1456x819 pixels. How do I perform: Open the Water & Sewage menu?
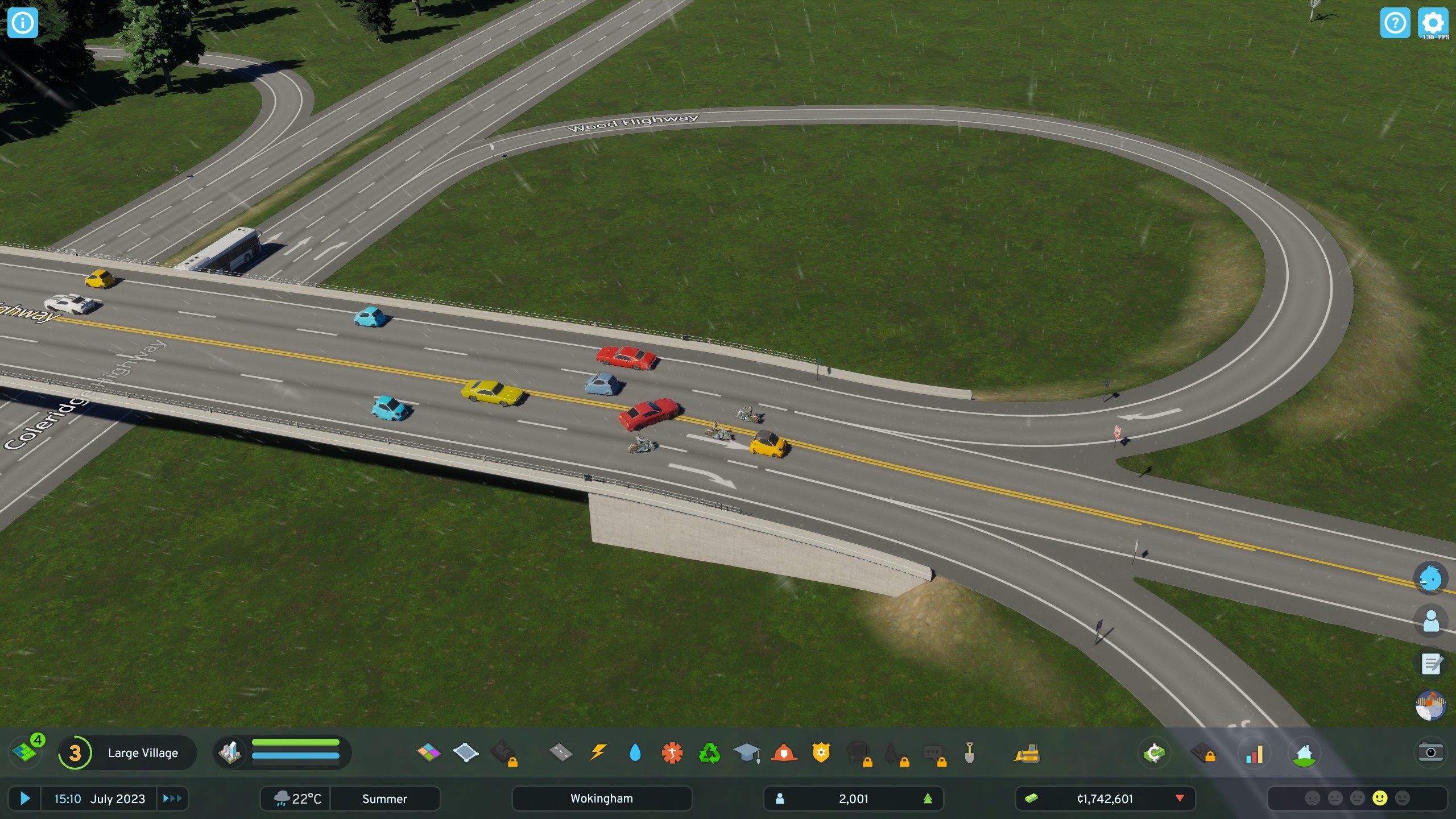point(635,752)
